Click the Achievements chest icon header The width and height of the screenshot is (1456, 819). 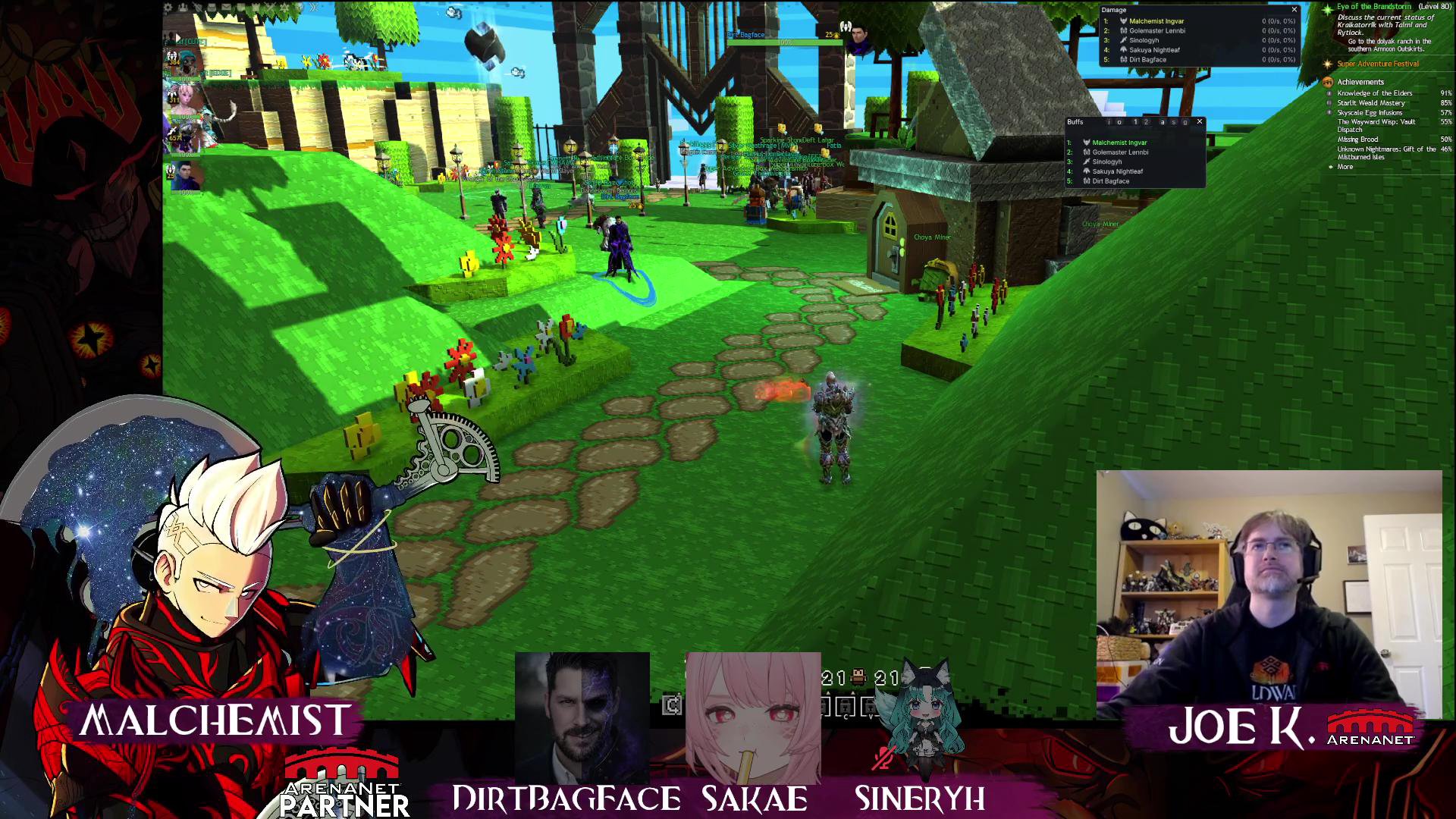point(1327,82)
